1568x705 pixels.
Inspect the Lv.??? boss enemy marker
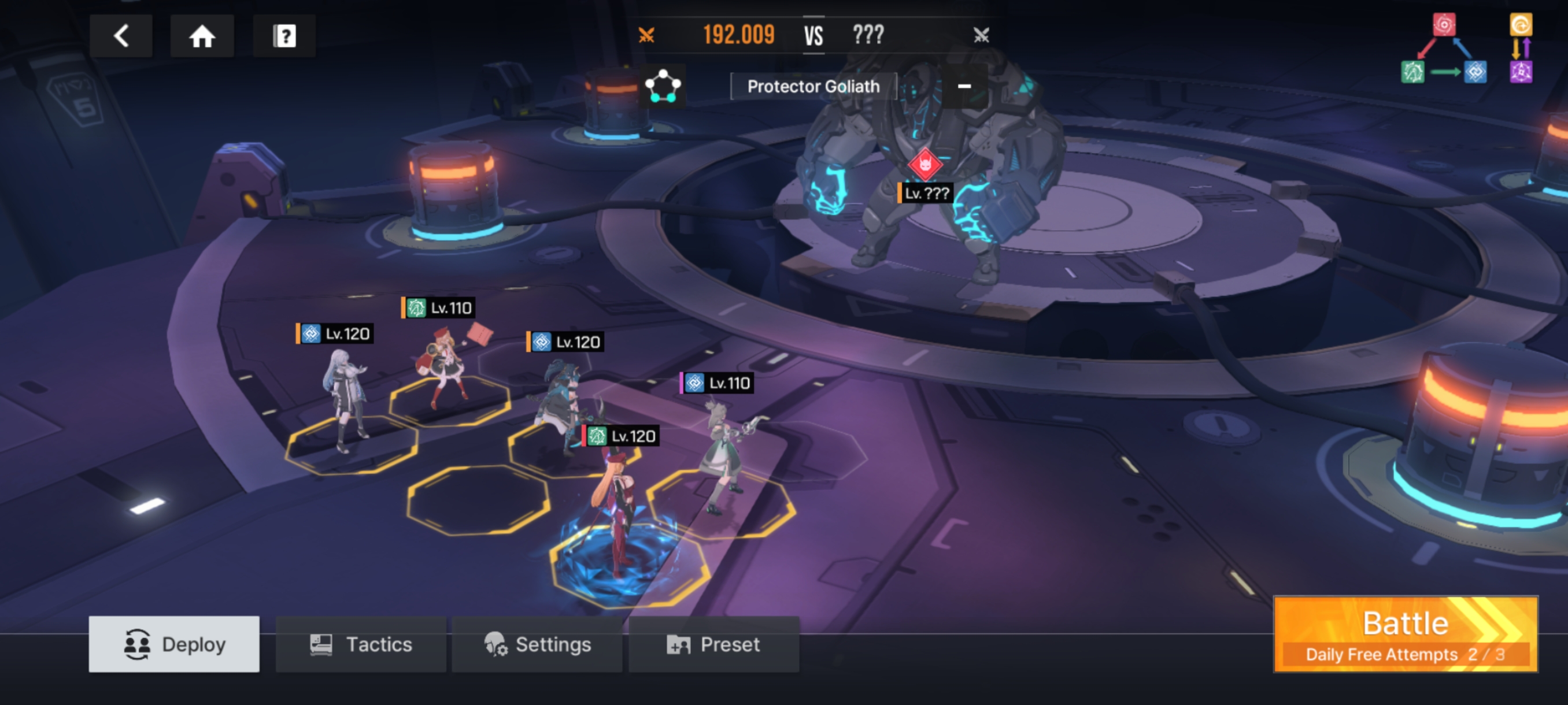click(x=925, y=165)
